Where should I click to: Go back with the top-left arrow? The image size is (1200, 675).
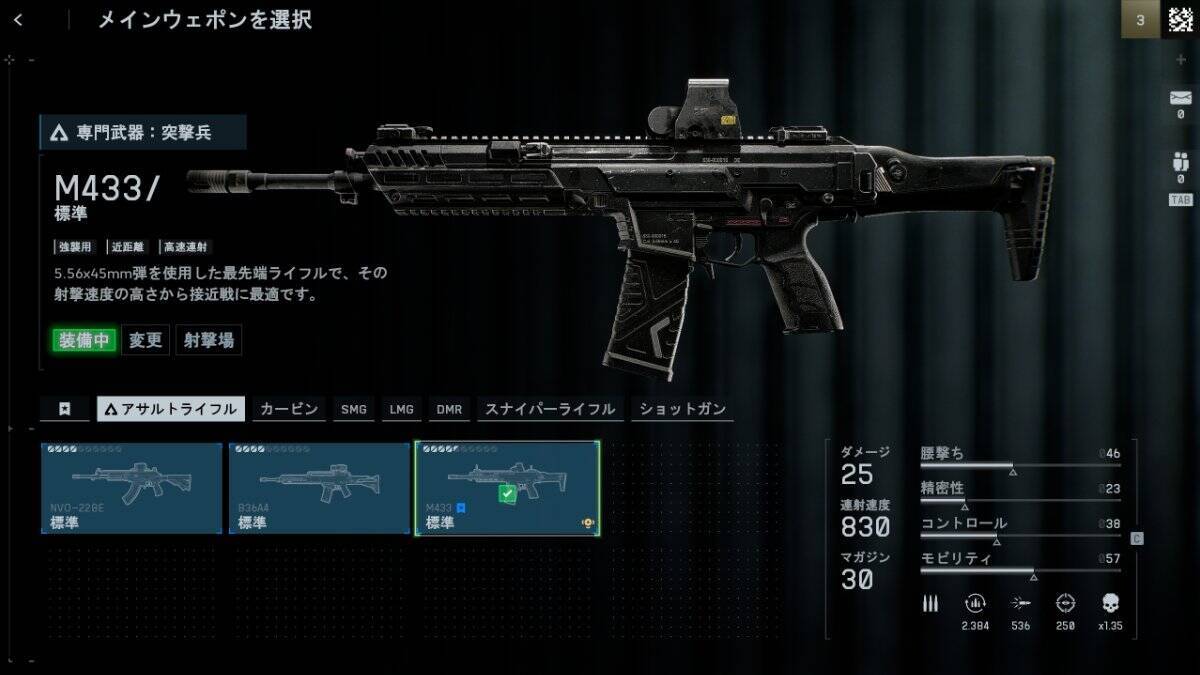[x=19, y=19]
